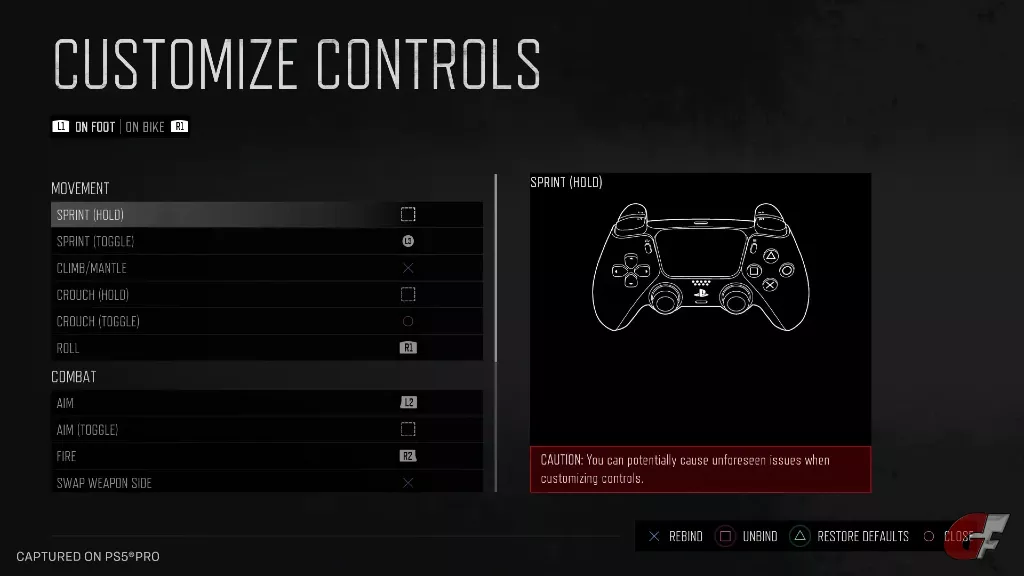Restore Defaults for the controls
1024x576 pixels.
[x=851, y=537]
